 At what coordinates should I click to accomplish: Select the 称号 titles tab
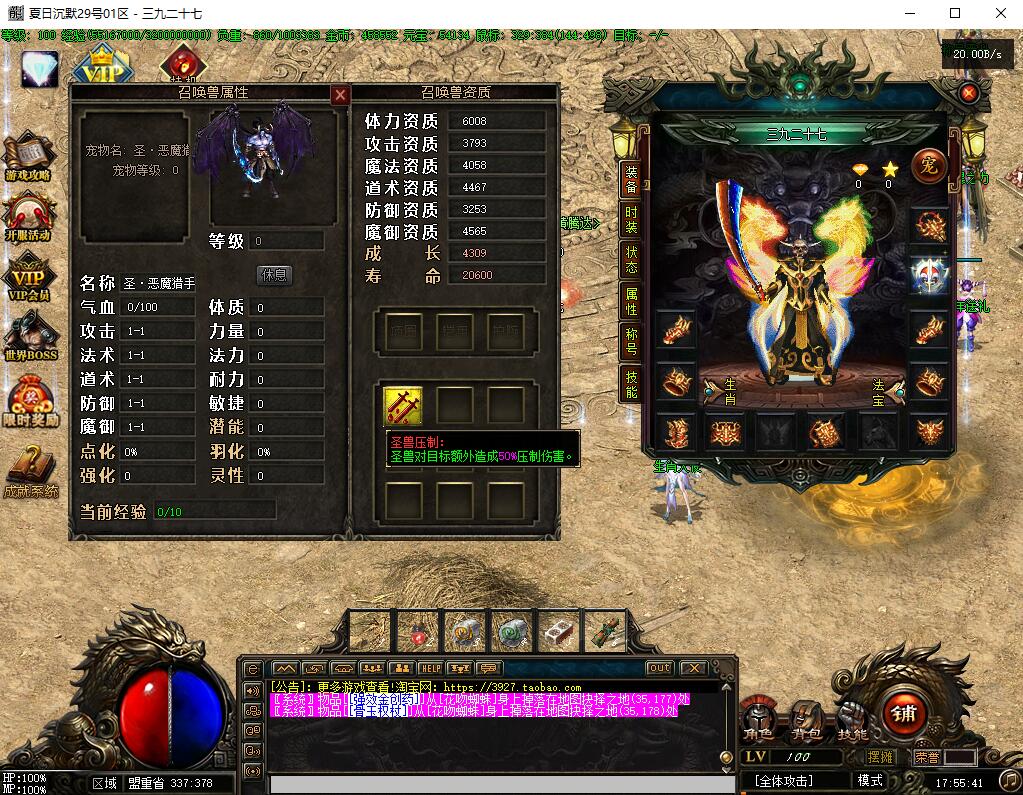pos(631,341)
